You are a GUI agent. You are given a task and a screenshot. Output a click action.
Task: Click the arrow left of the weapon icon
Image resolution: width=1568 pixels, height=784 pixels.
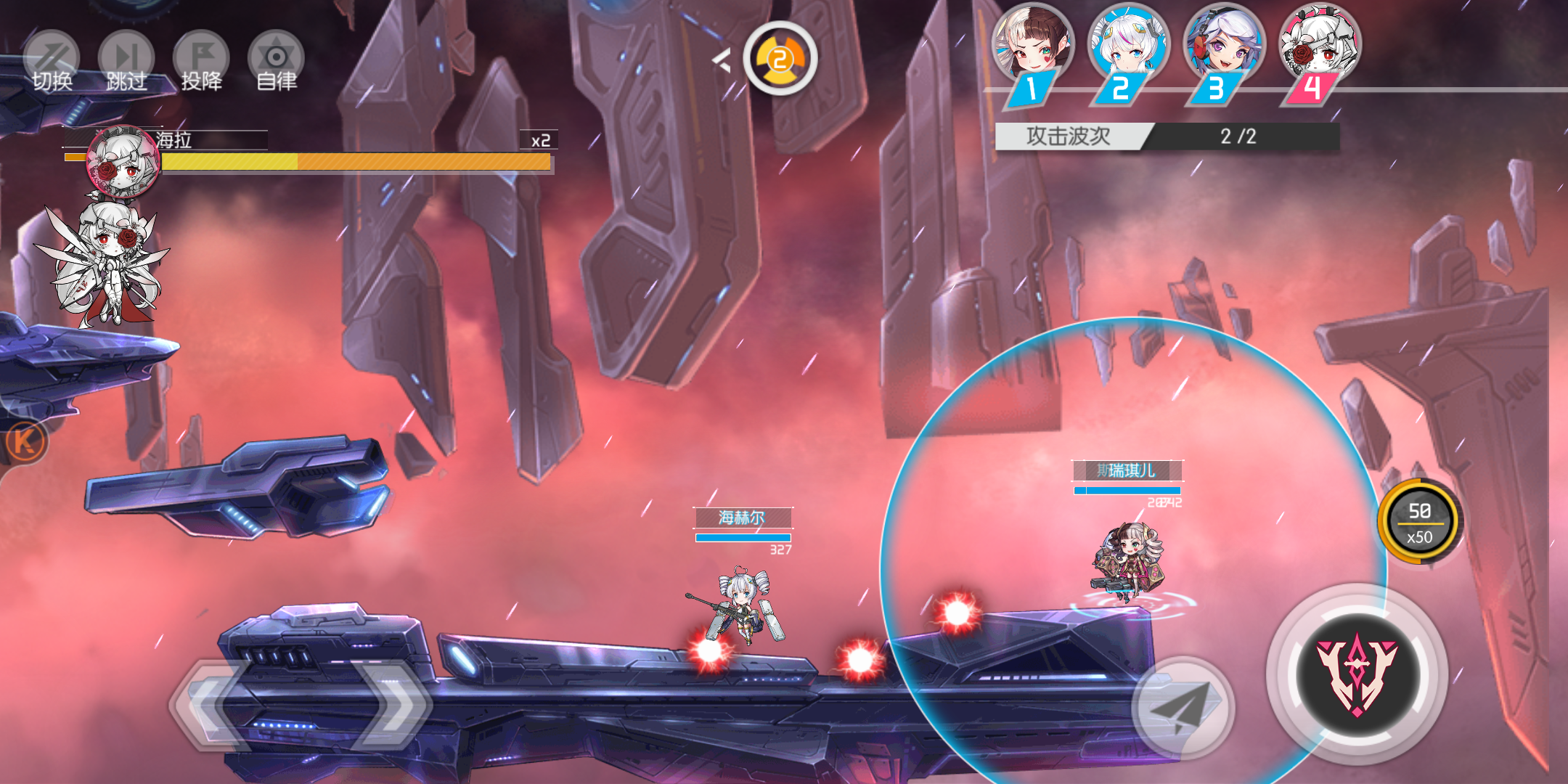[721, 60]
